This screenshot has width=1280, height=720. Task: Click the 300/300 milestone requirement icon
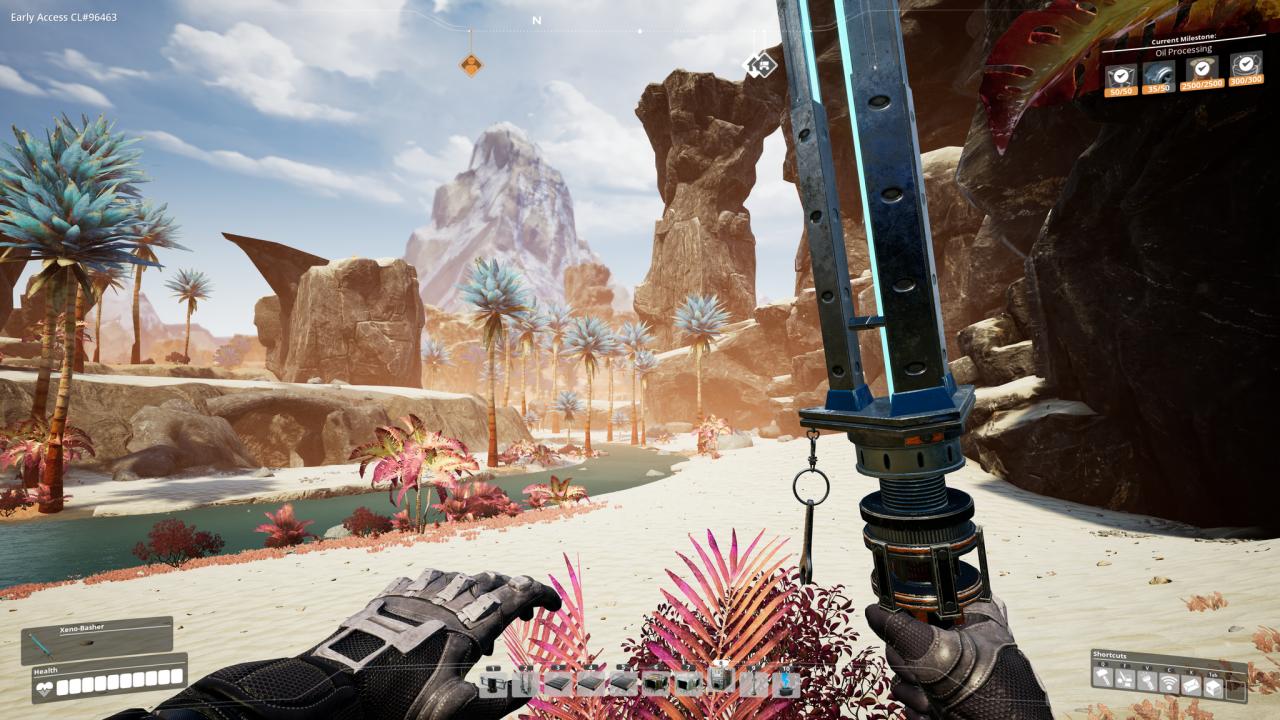tap(1245, 67)
